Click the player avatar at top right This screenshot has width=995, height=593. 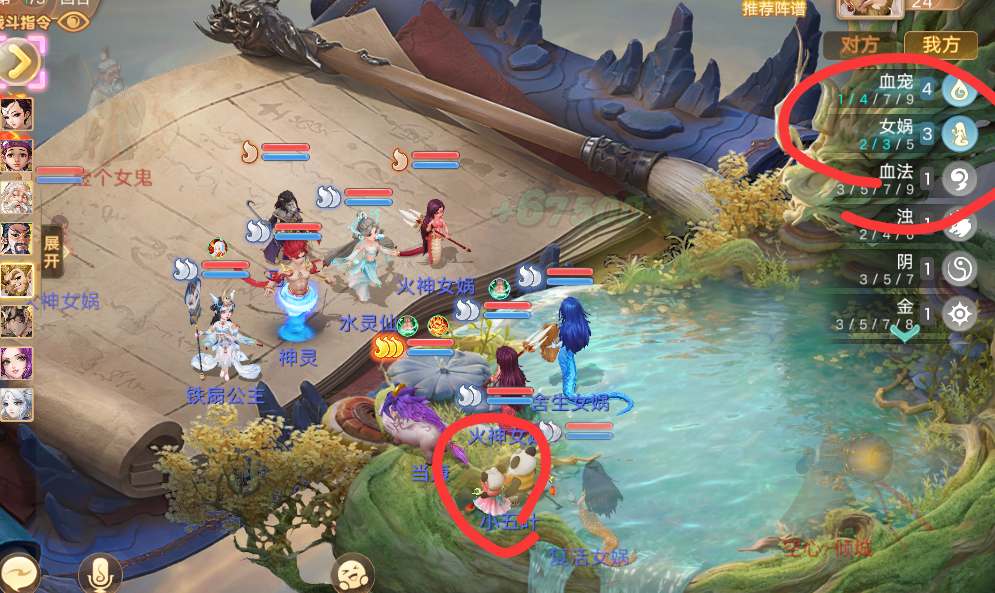pos(870,9)
